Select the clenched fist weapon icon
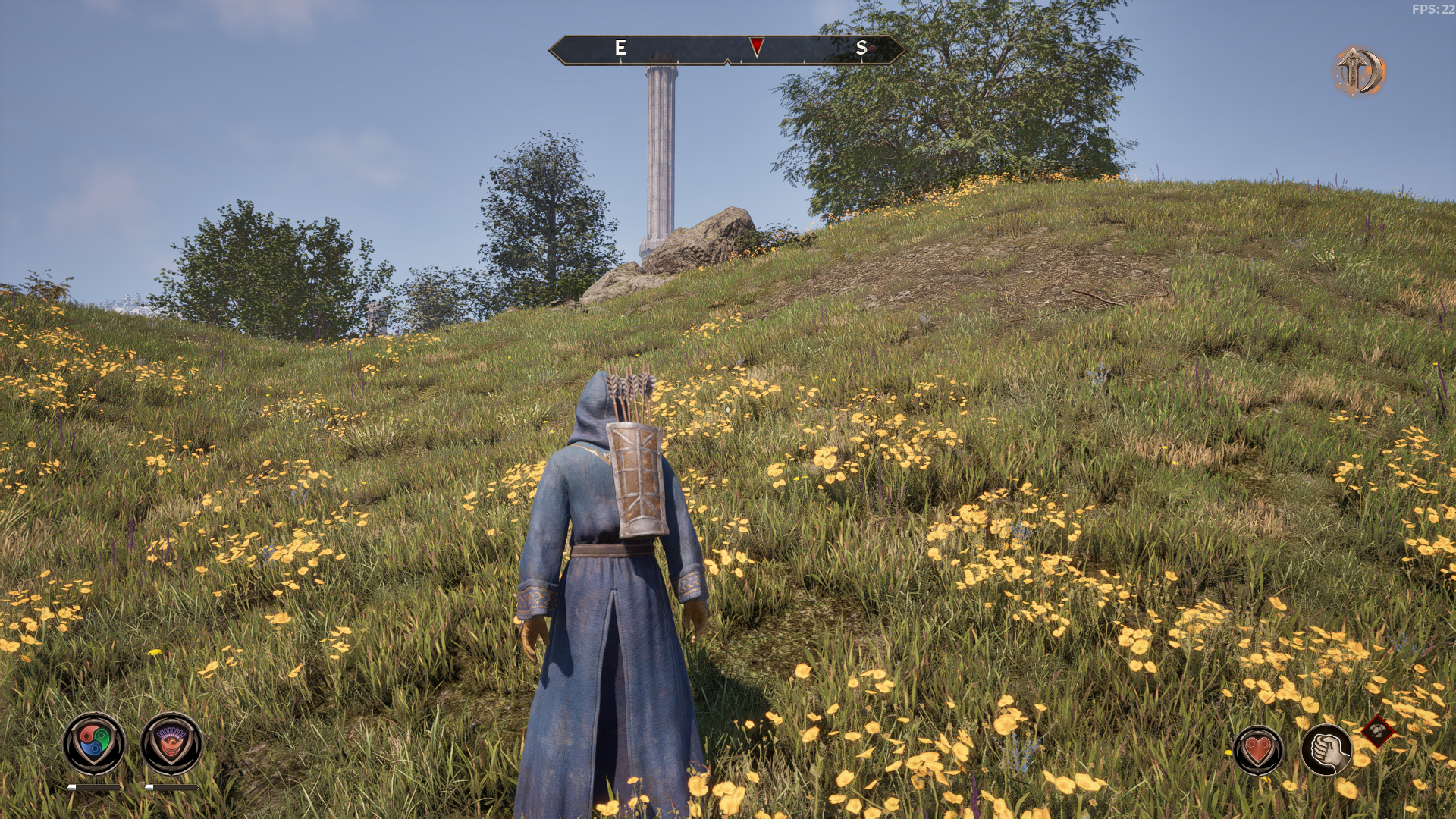 1326,750
